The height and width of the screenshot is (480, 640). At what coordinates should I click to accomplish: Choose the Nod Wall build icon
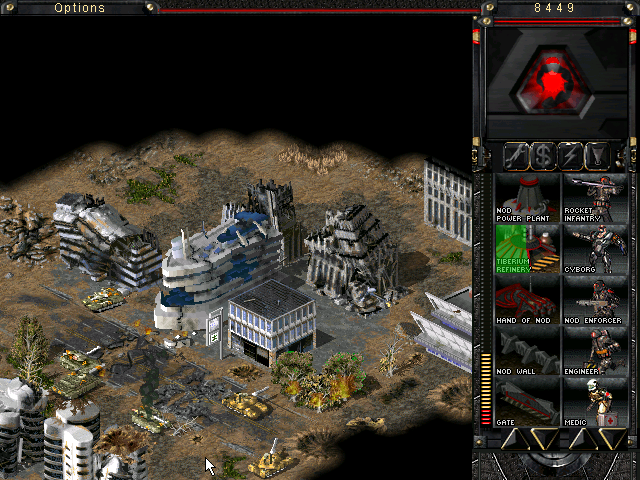click(526, 351)
